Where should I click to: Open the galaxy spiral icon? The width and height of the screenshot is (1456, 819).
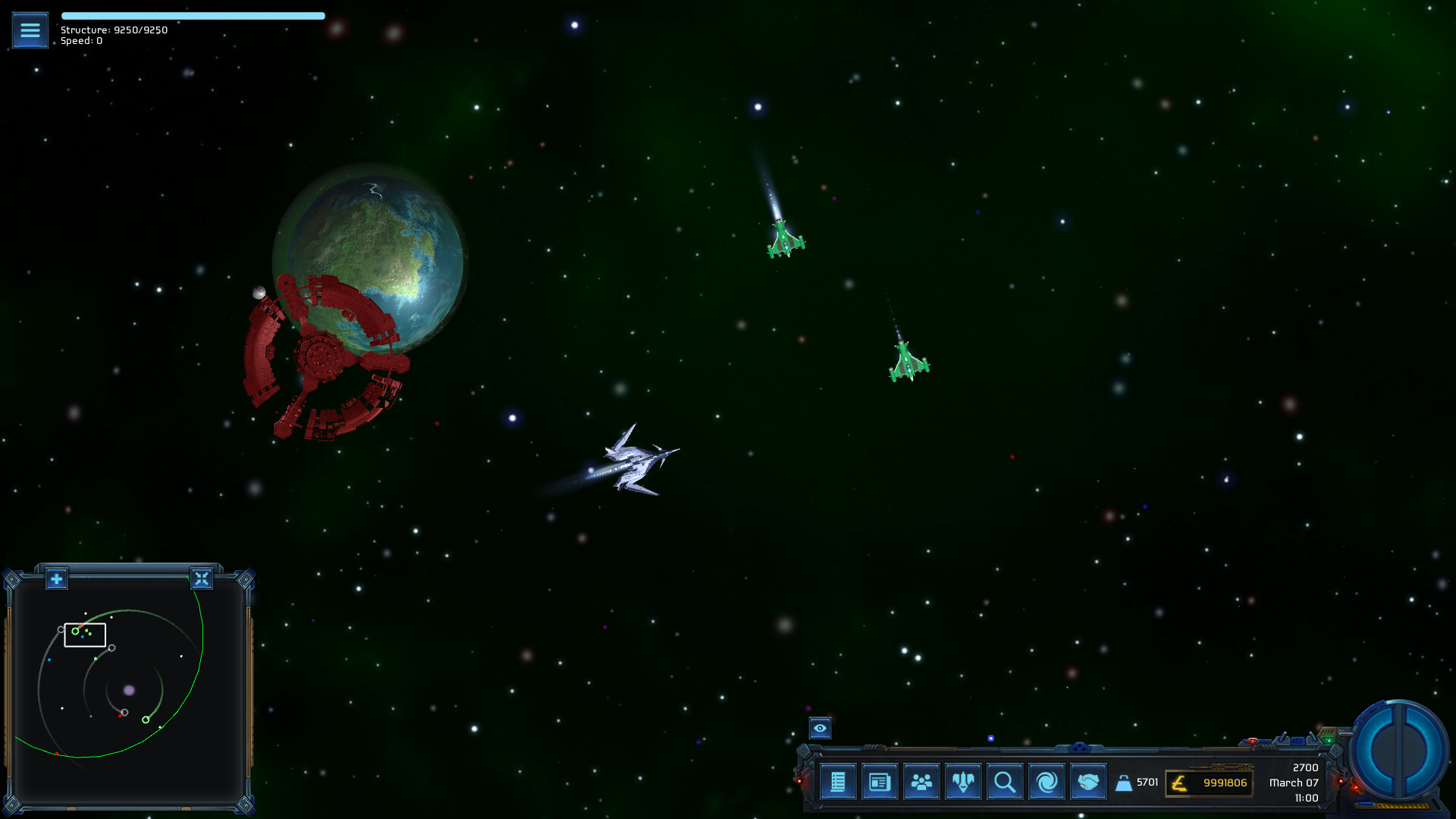click(x=1046, y=781)
